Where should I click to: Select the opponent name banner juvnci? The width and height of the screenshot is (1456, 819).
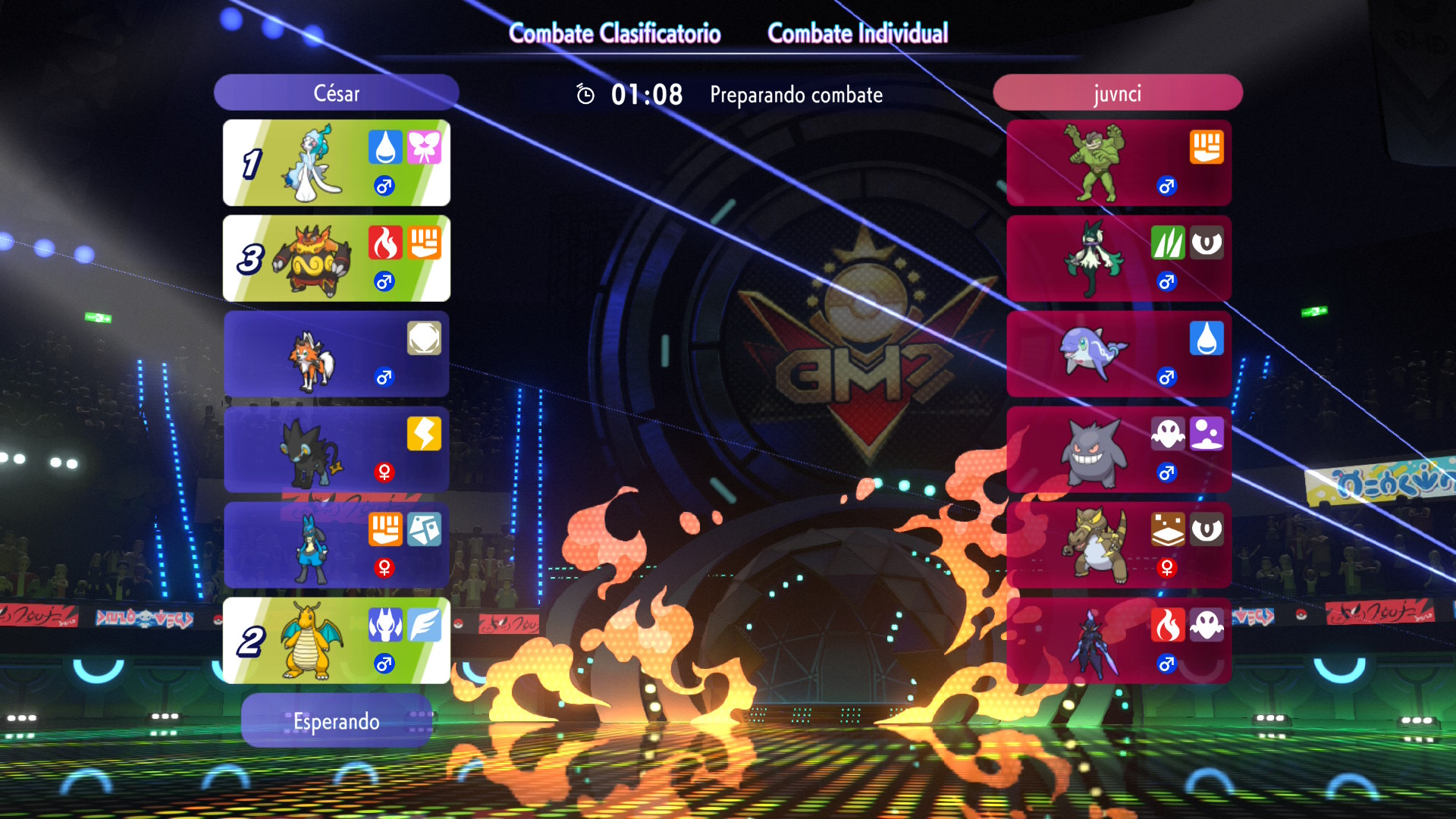(x=1117, y=93)
